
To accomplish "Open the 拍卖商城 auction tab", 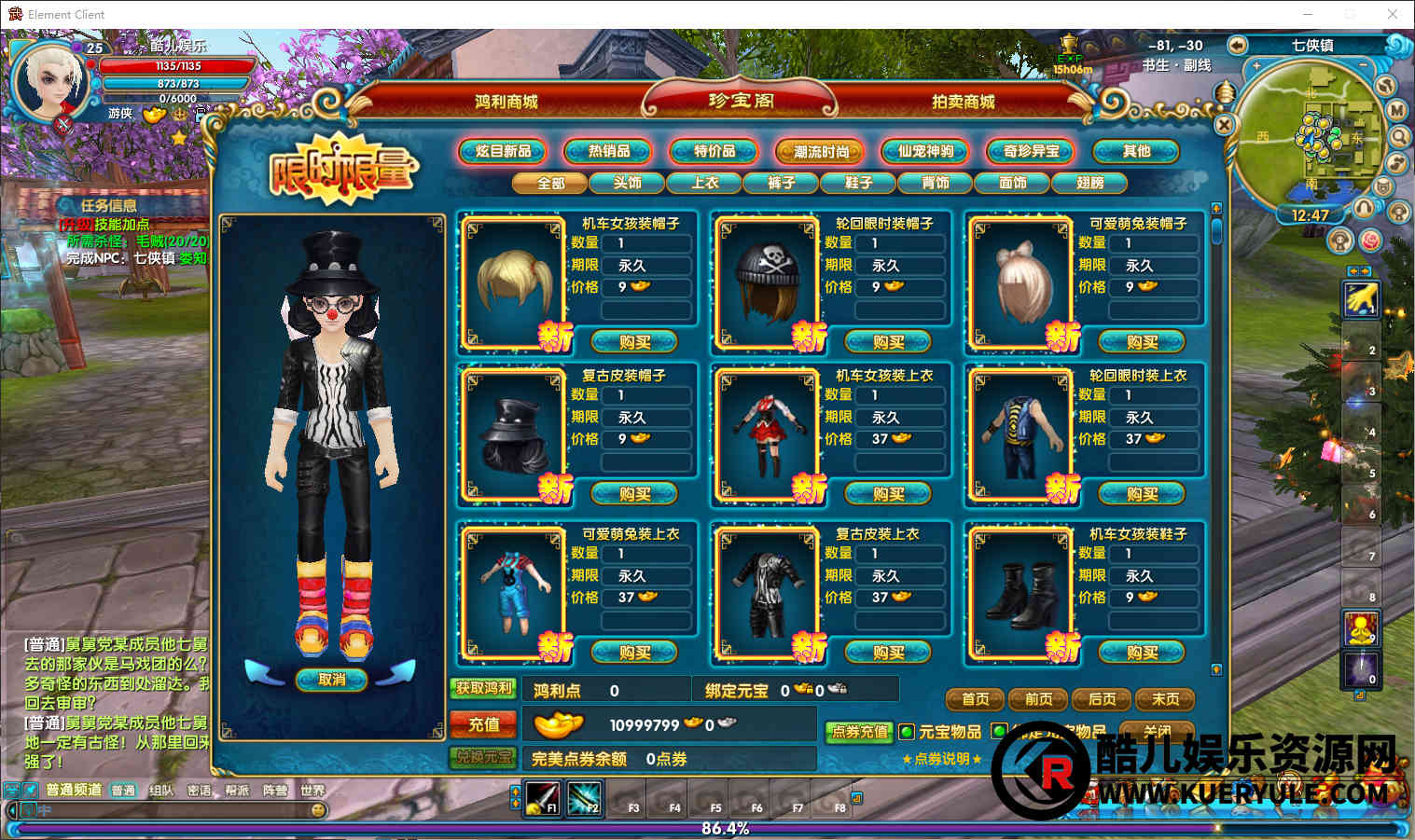I will (963, 102).
